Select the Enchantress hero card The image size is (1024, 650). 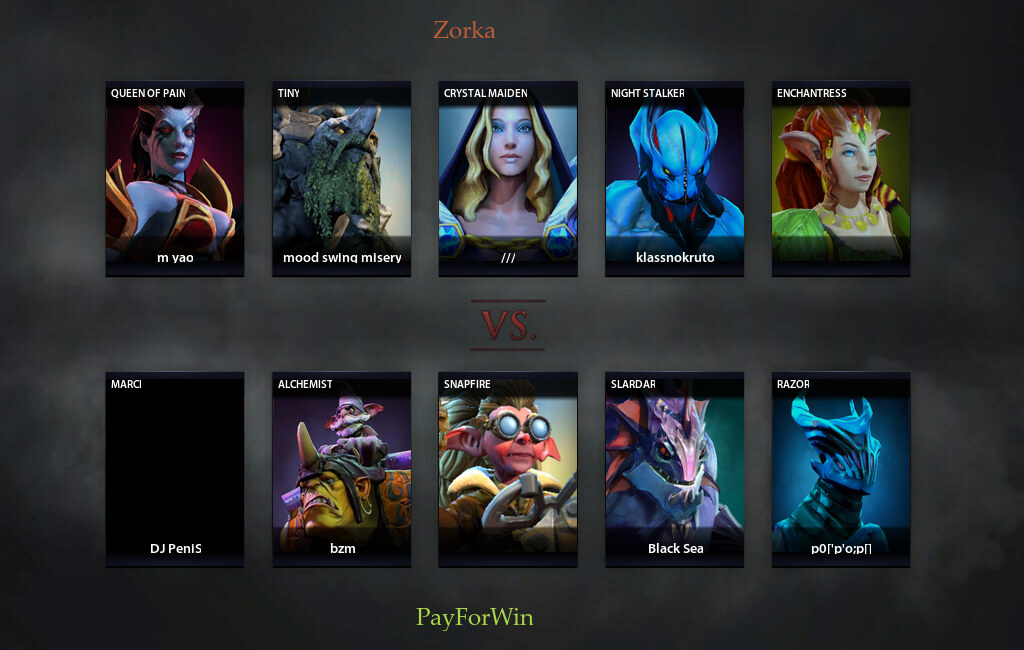[x=841, y=178]
